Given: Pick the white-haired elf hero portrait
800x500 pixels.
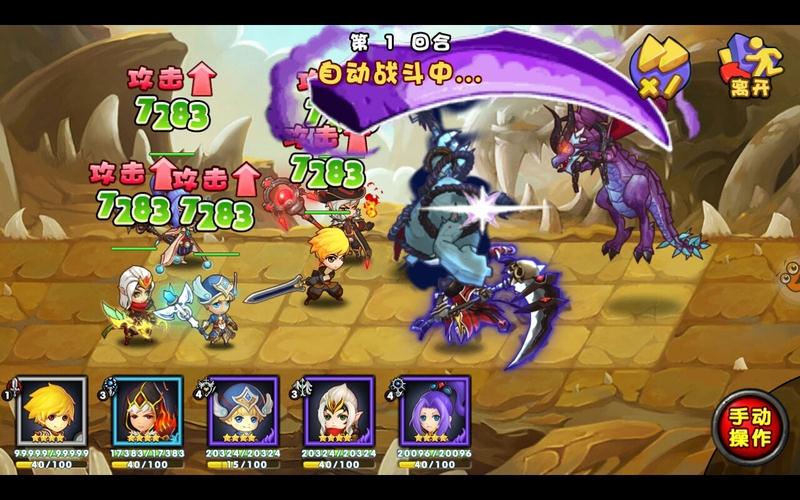Looking at the screenshot, I should click(x=339, y=410).
